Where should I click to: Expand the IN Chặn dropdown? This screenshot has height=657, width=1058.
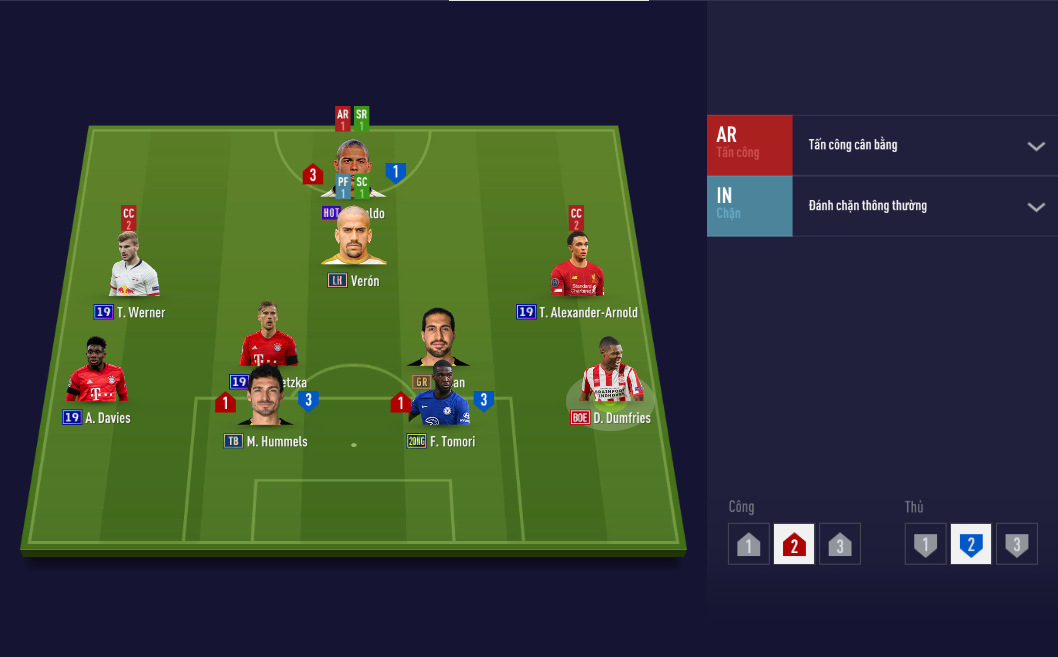pos(1035,207)
